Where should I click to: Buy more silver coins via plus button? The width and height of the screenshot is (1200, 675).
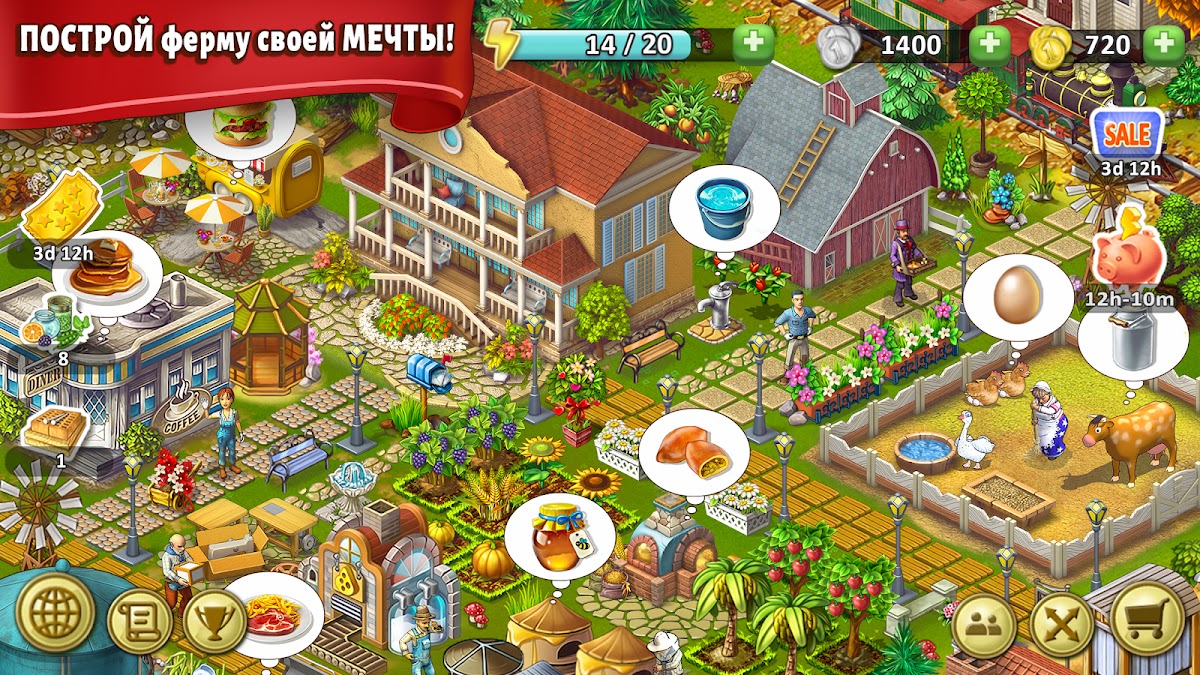990,44
